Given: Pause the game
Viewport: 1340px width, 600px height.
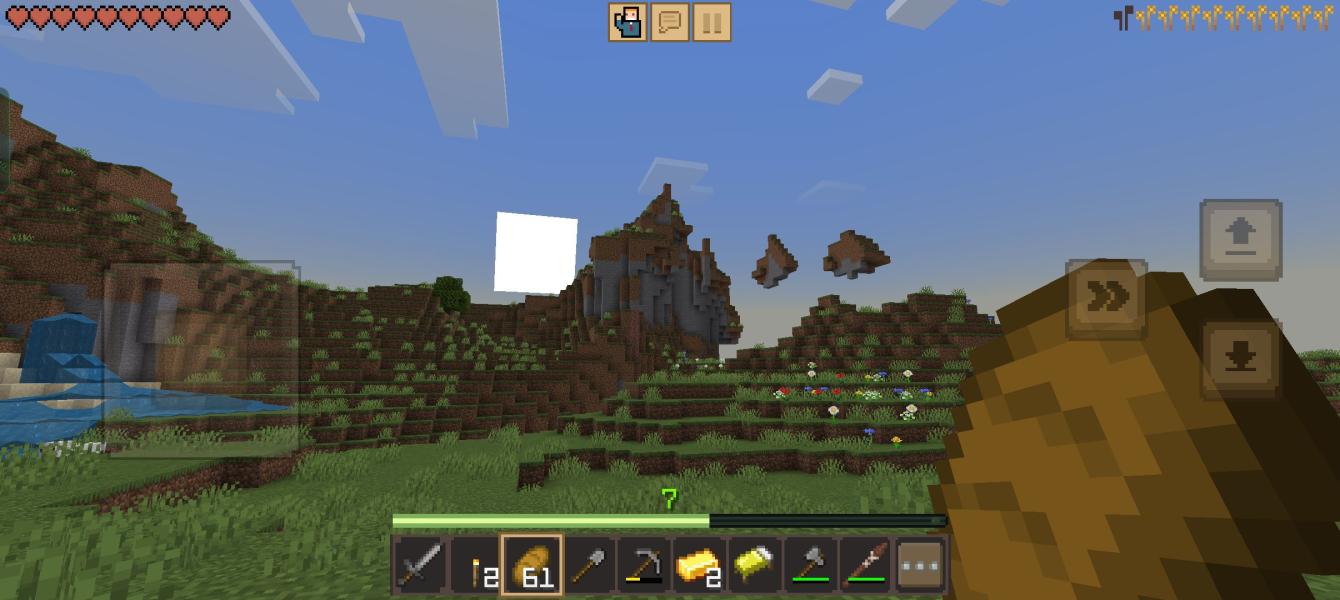Looking at the screenshot, I should 711,22.
